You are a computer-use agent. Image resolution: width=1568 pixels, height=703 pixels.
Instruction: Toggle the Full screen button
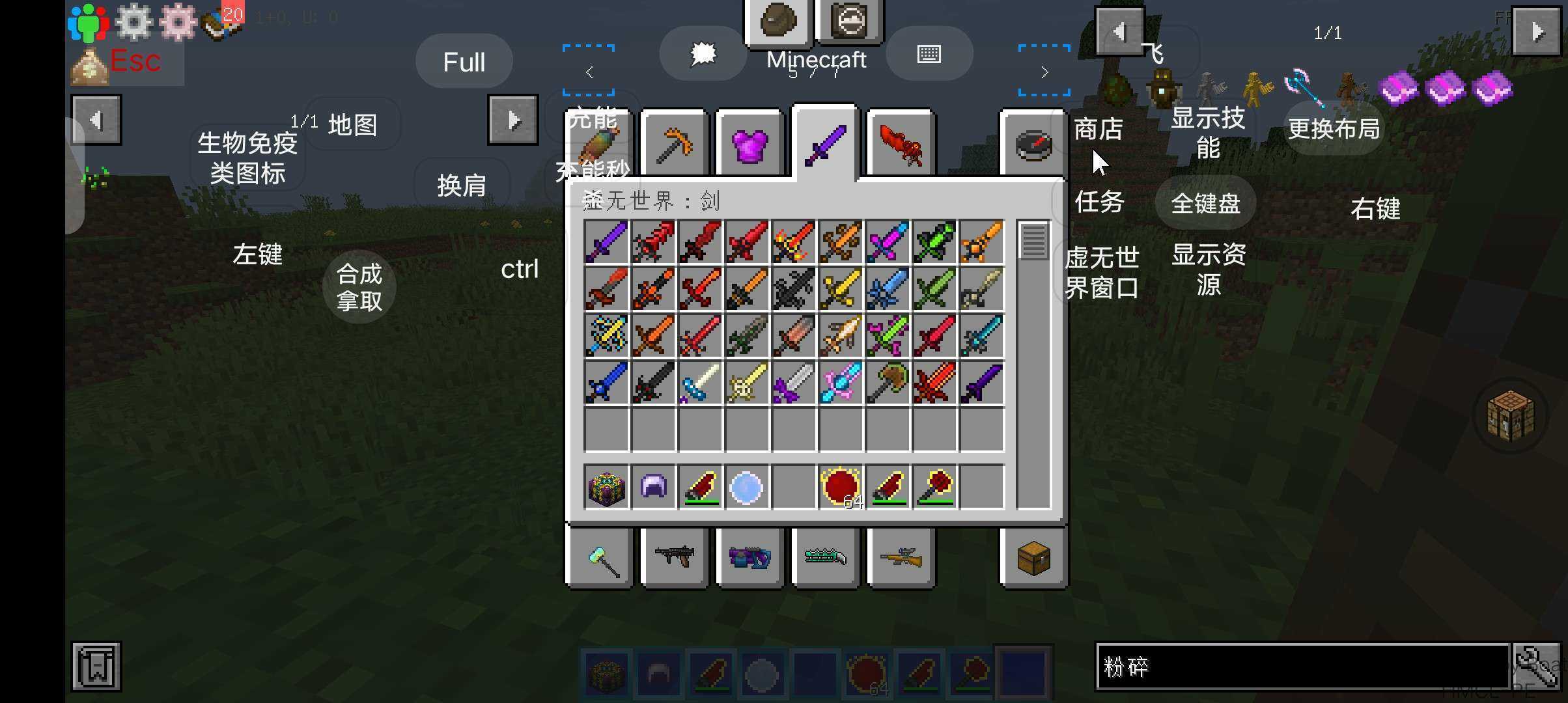pos(464,62)
